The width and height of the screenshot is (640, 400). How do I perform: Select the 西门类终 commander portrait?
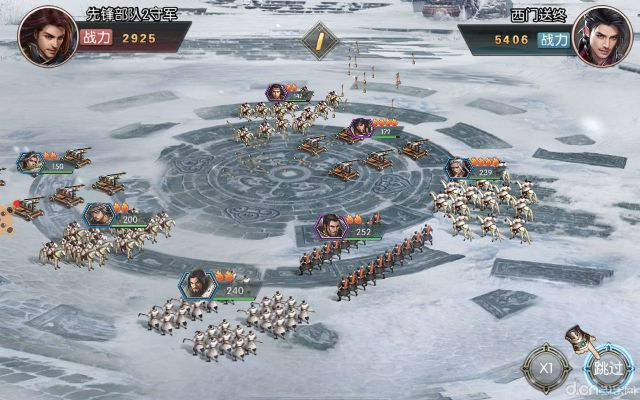pyautogui.click(x=602, y=36)
